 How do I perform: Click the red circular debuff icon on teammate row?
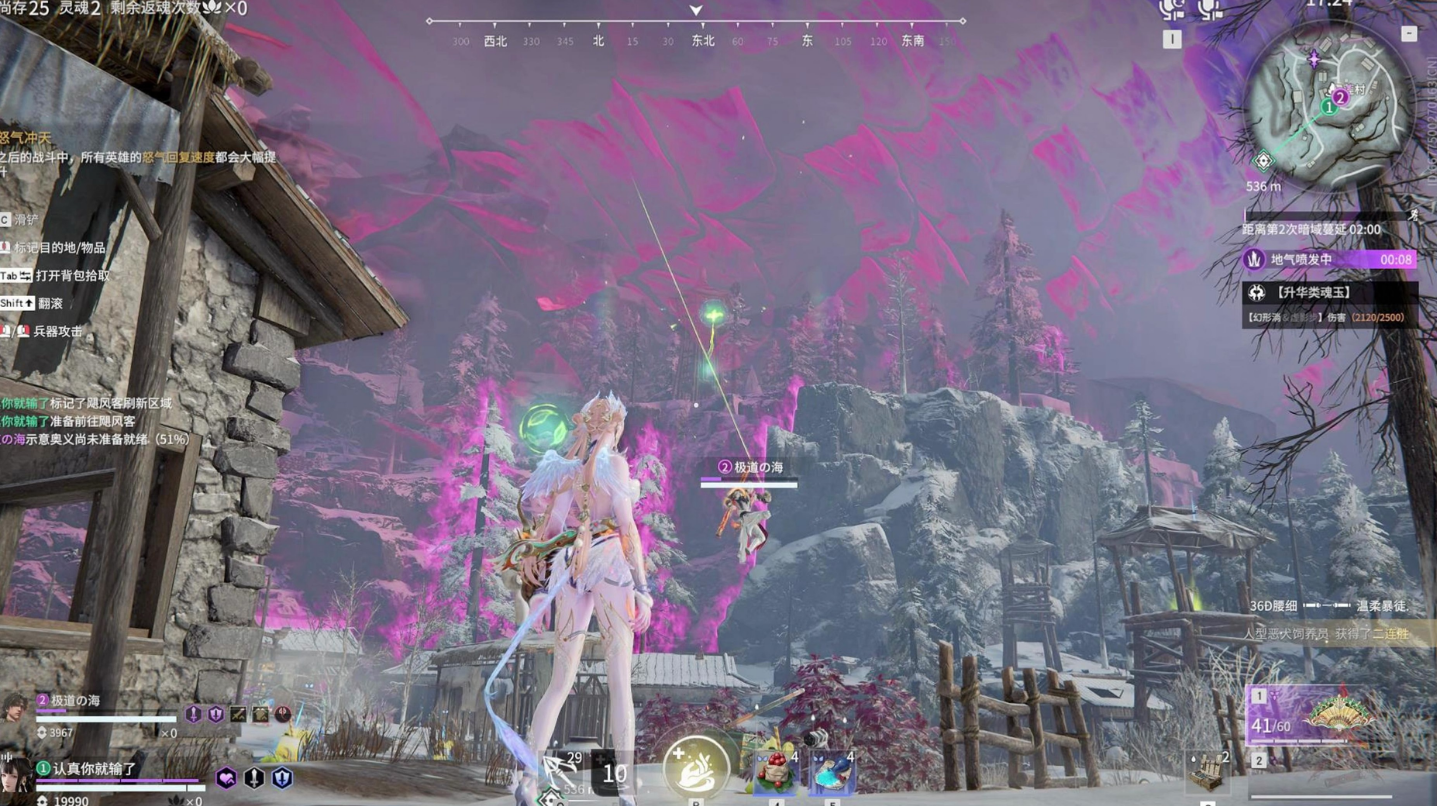284,714
